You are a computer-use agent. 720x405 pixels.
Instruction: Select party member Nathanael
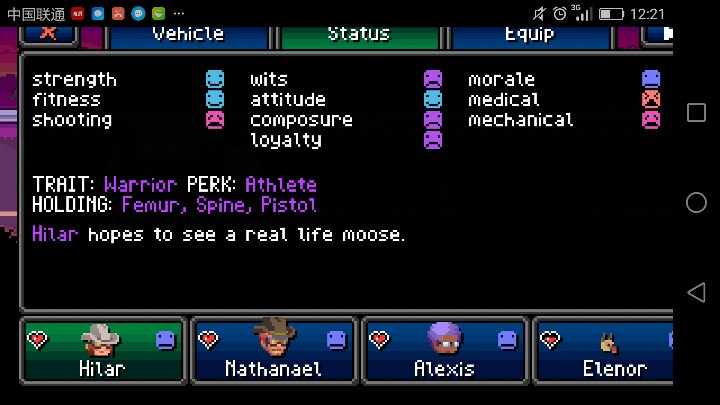pos(273,351)
